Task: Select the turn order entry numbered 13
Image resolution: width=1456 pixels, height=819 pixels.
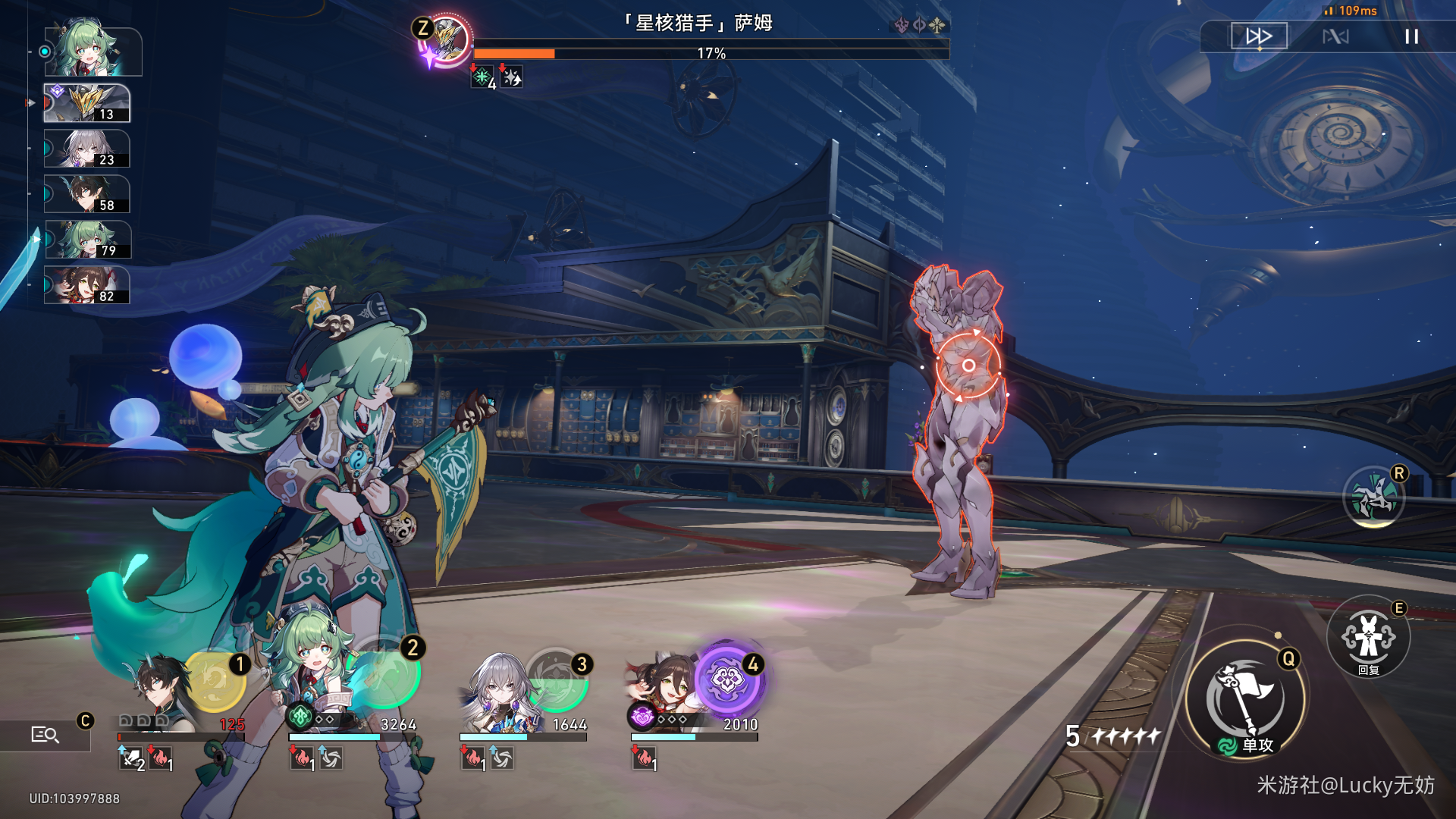Action: [x=87, y=103]
